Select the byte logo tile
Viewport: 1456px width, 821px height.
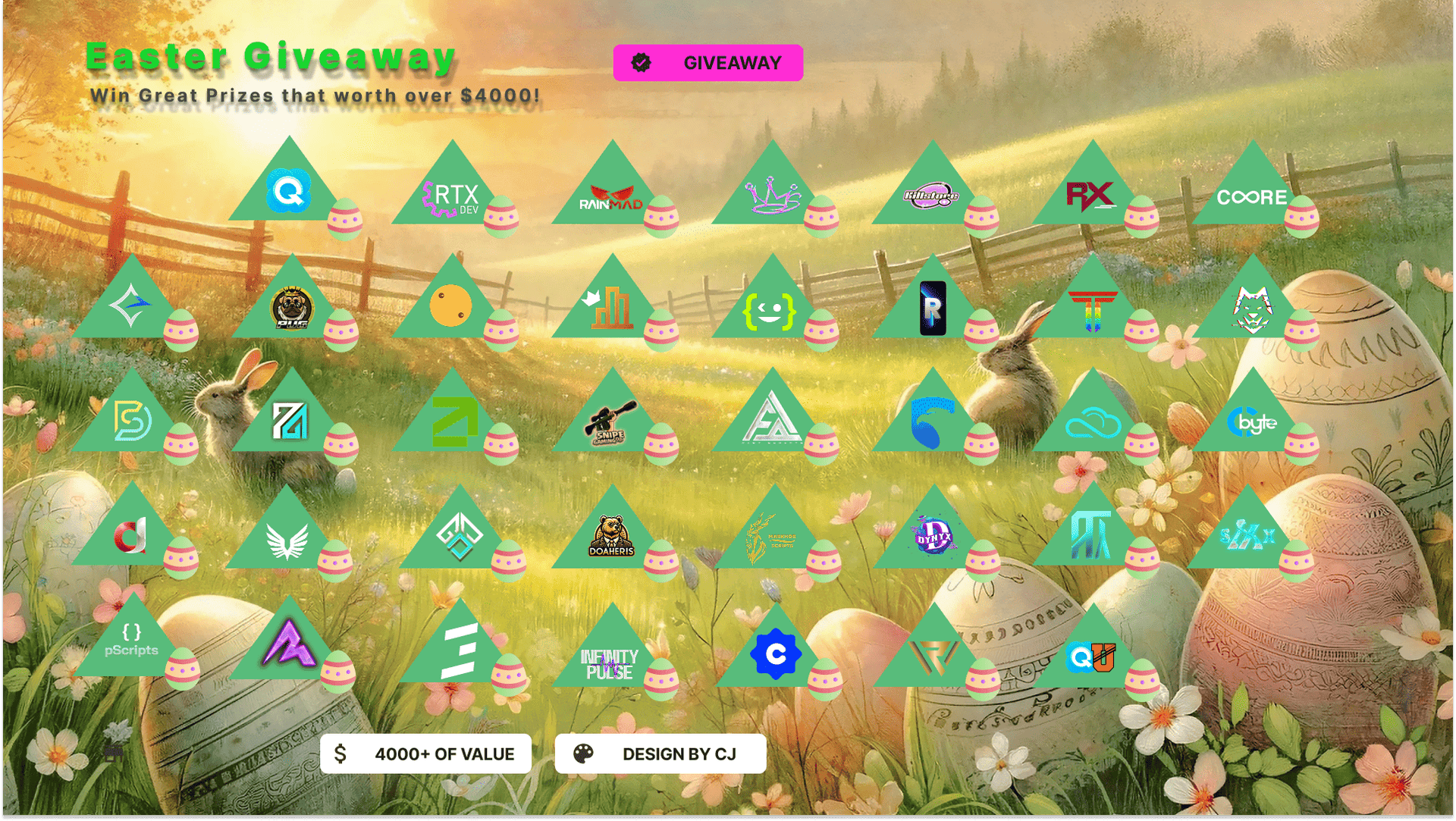point(1252,421)
